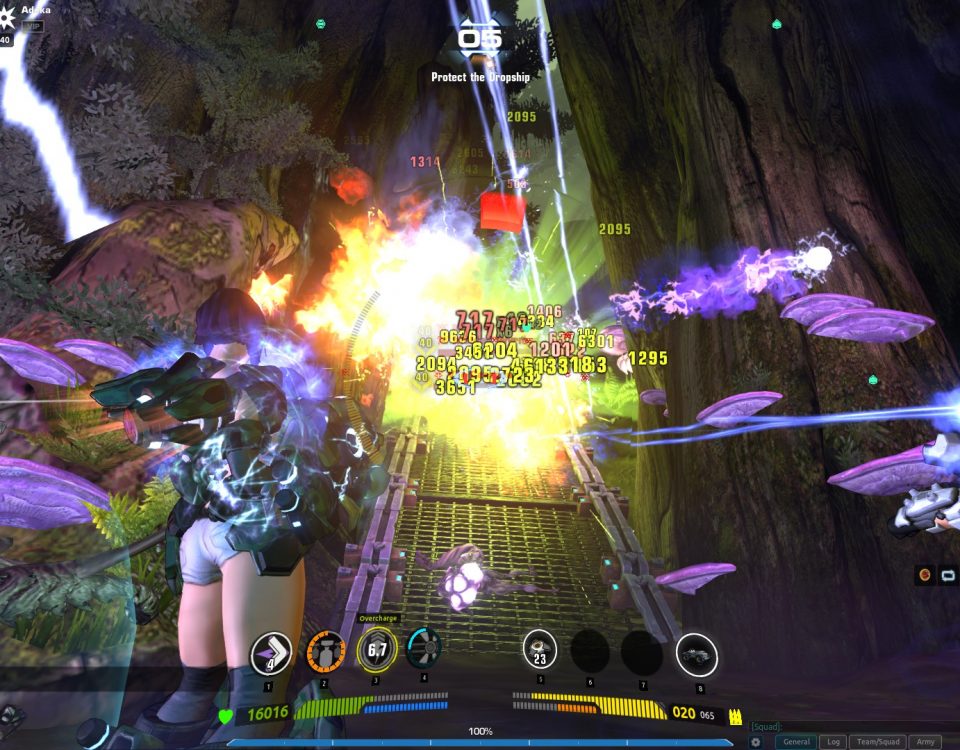Screen dimensions: 960x750
Task: Click the white loop arrows icon
Action: tap(947, 576)
